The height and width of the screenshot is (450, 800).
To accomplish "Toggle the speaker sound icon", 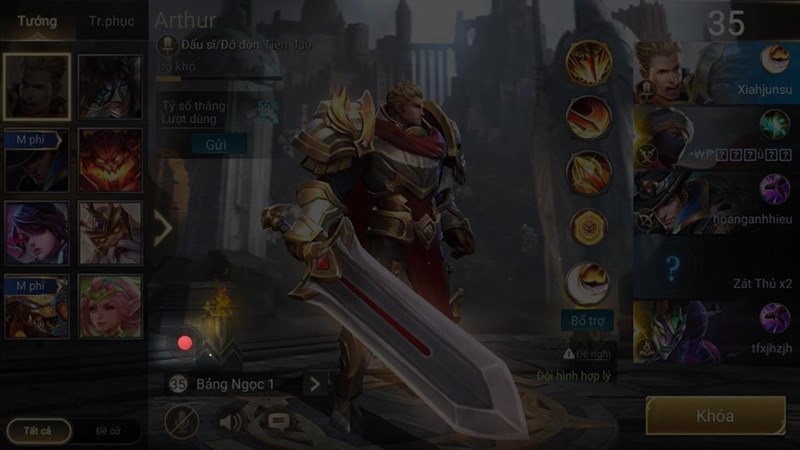I will coord(231,421).
